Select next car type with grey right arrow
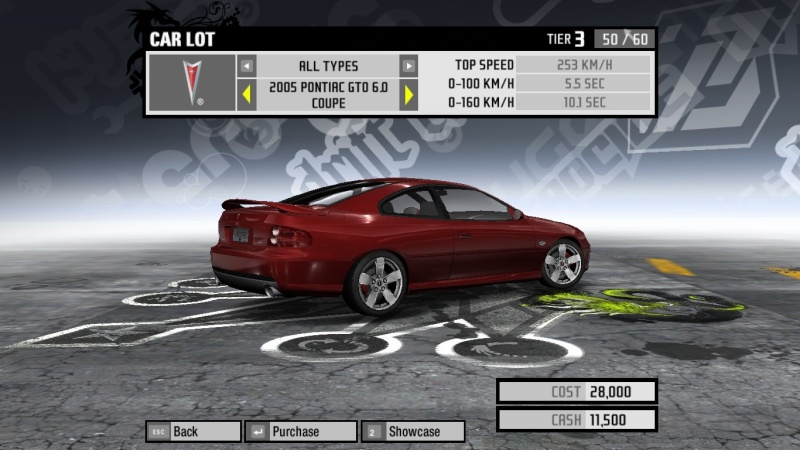Viewport: 800px width, 450px height. click(x=408, y=66)
